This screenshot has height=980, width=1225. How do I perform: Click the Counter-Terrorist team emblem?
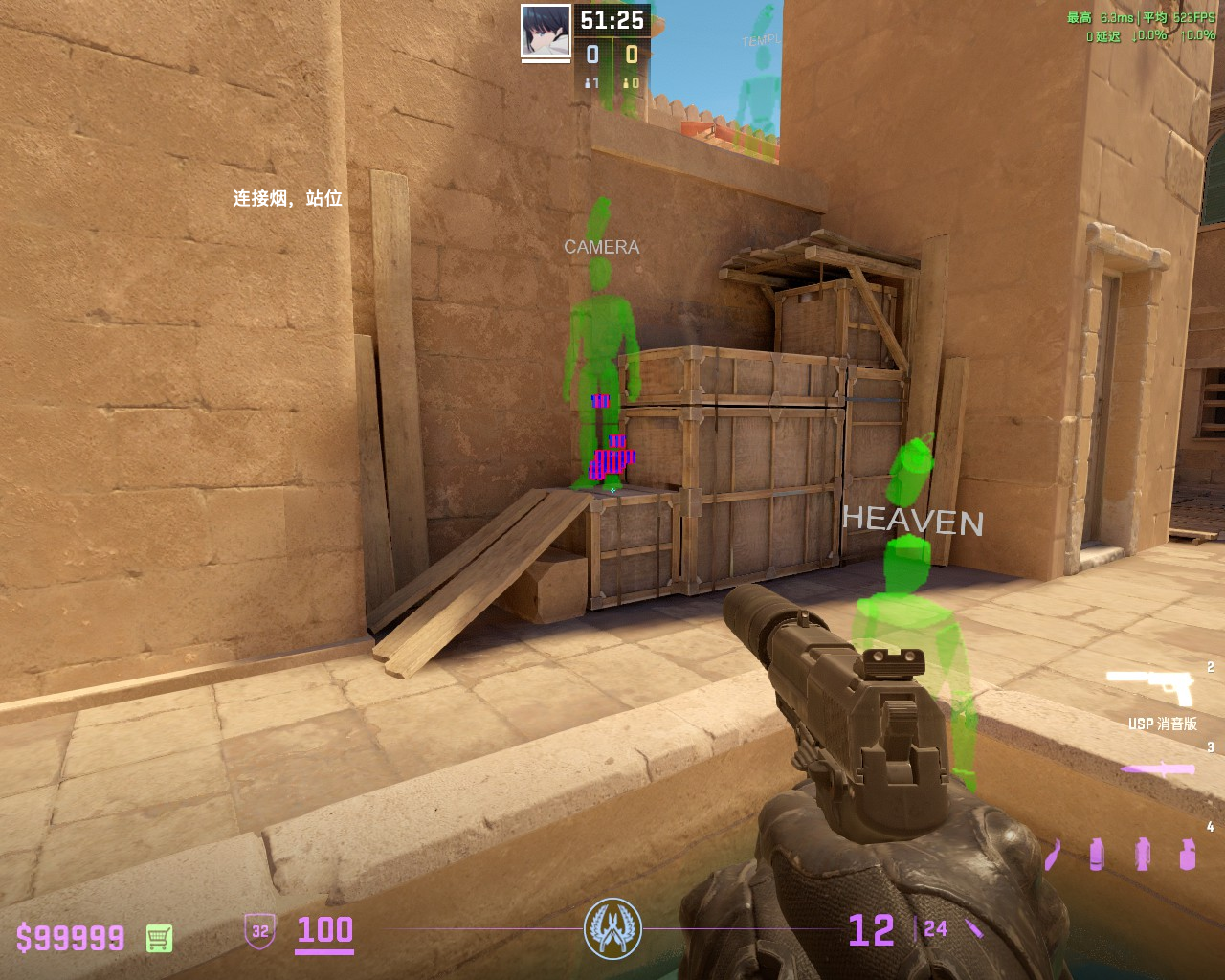(612, 928)
